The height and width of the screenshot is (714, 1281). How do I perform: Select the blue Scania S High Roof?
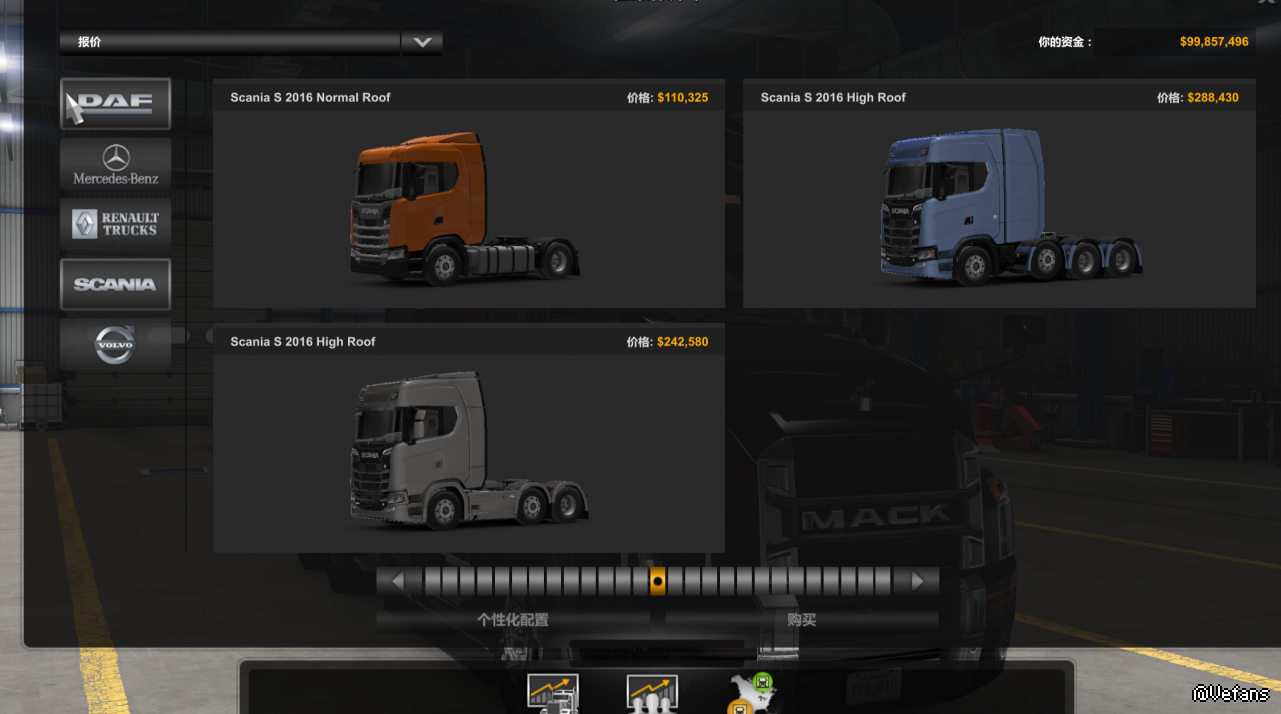click(998, 208)
